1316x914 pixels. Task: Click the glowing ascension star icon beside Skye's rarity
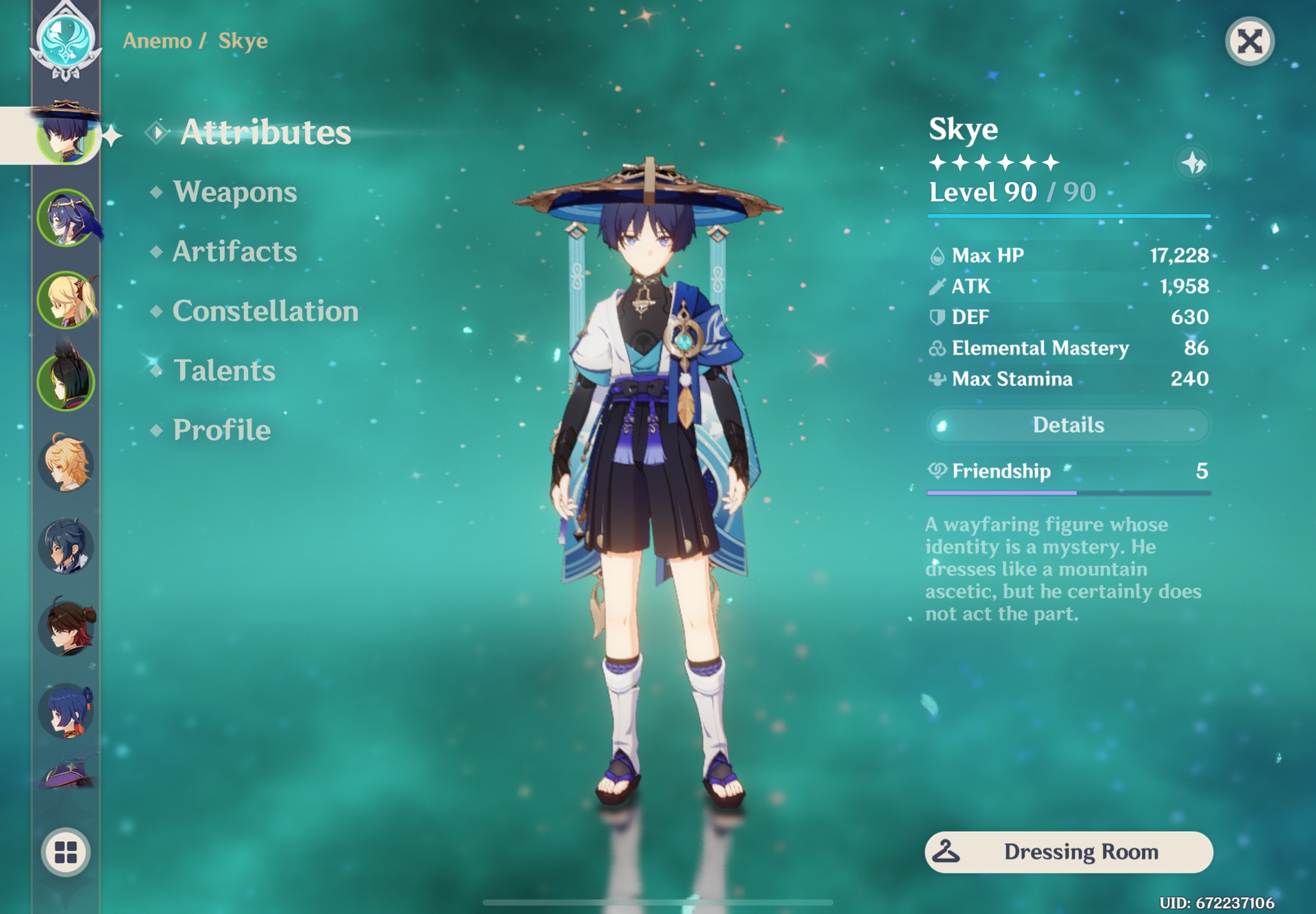1193,163
